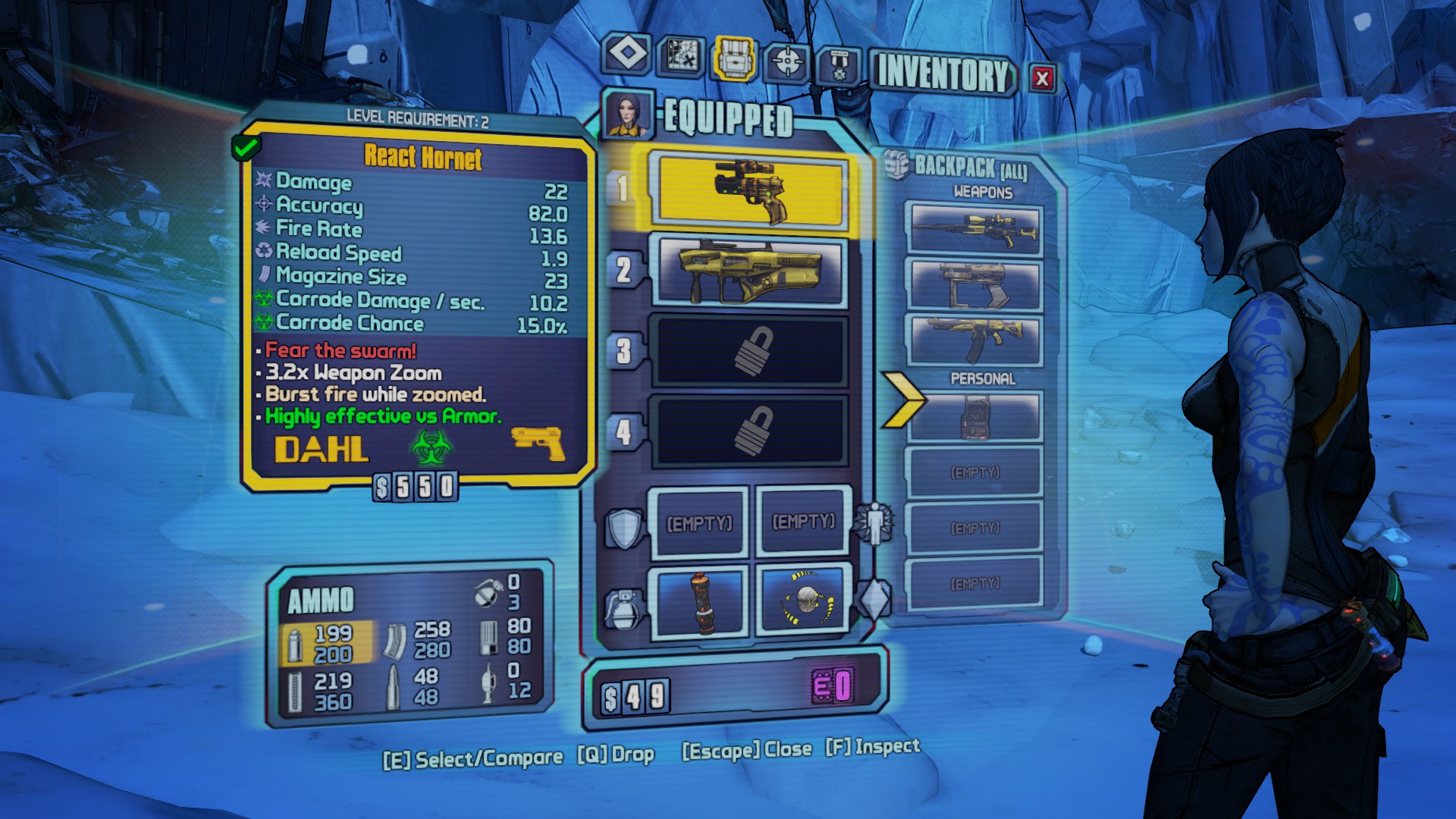Viewport: 1456px width, 819px height.
Task: Choose the sniper rifle in the backpack
Action: coord(975,228)
